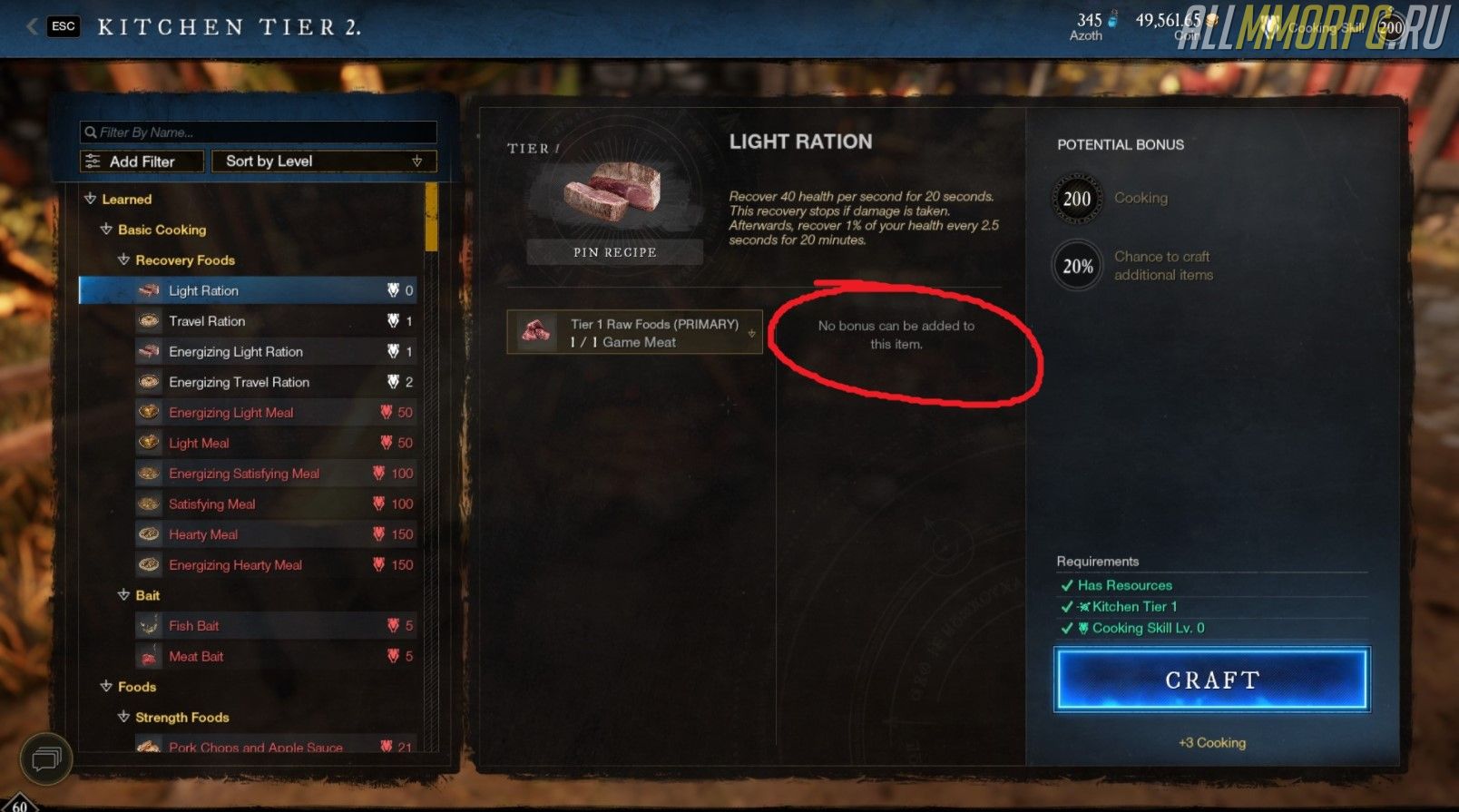Pick the Fish Bait recipe
1459x812 pixels.
tap(194, 626)
